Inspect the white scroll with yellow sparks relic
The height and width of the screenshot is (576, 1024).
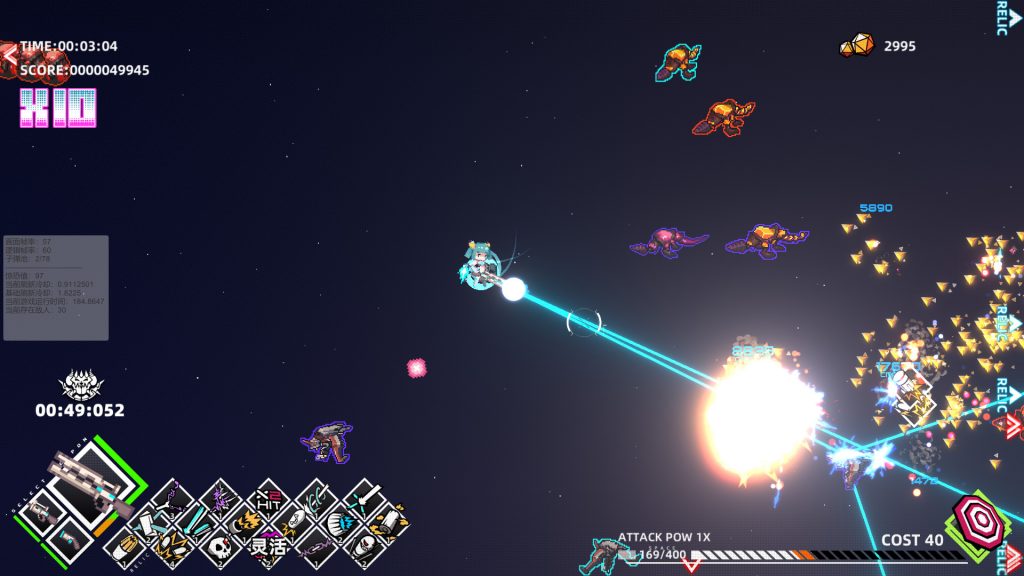tap(388, 521)
